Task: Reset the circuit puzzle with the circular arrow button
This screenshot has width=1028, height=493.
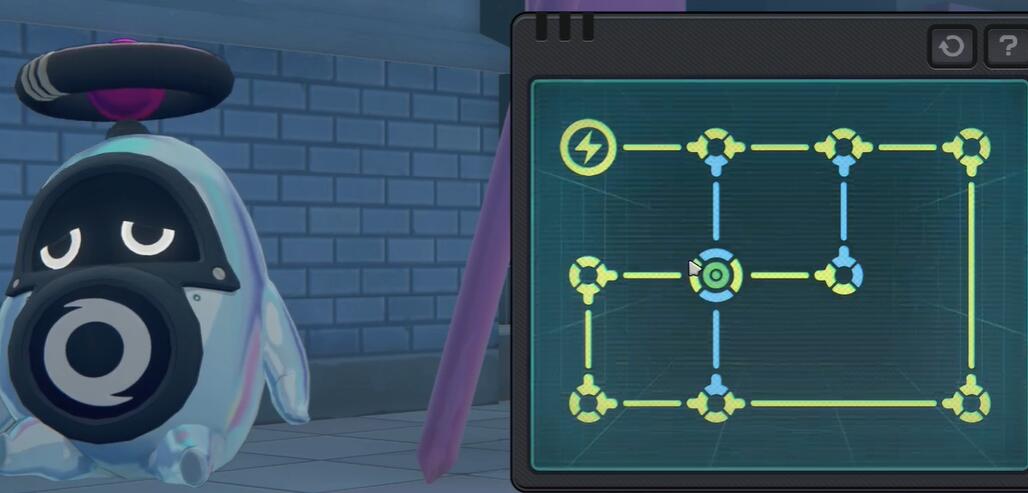Action: coord(951,46)
